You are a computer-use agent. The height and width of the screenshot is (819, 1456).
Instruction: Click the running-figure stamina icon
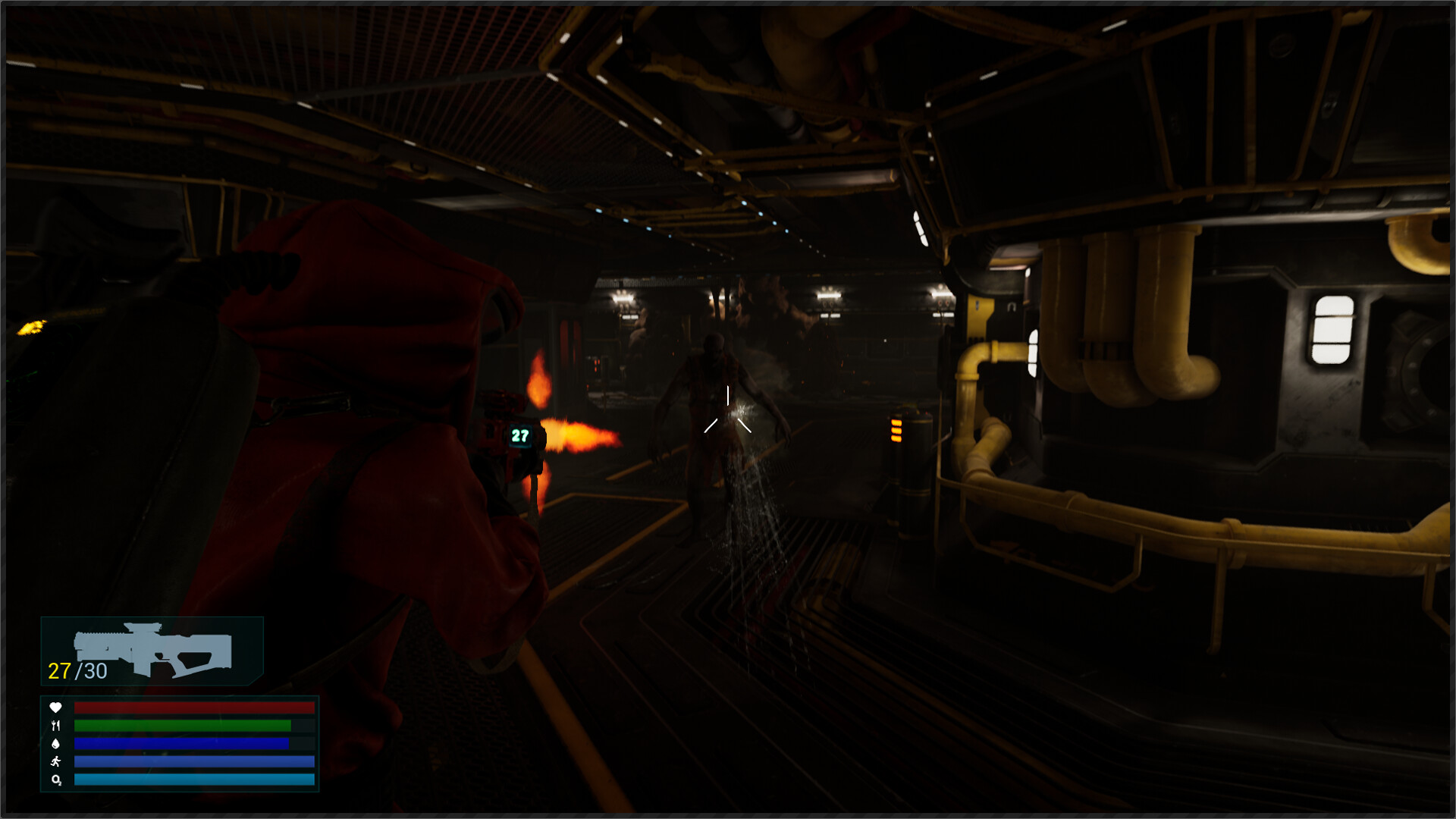pos(56,761)
